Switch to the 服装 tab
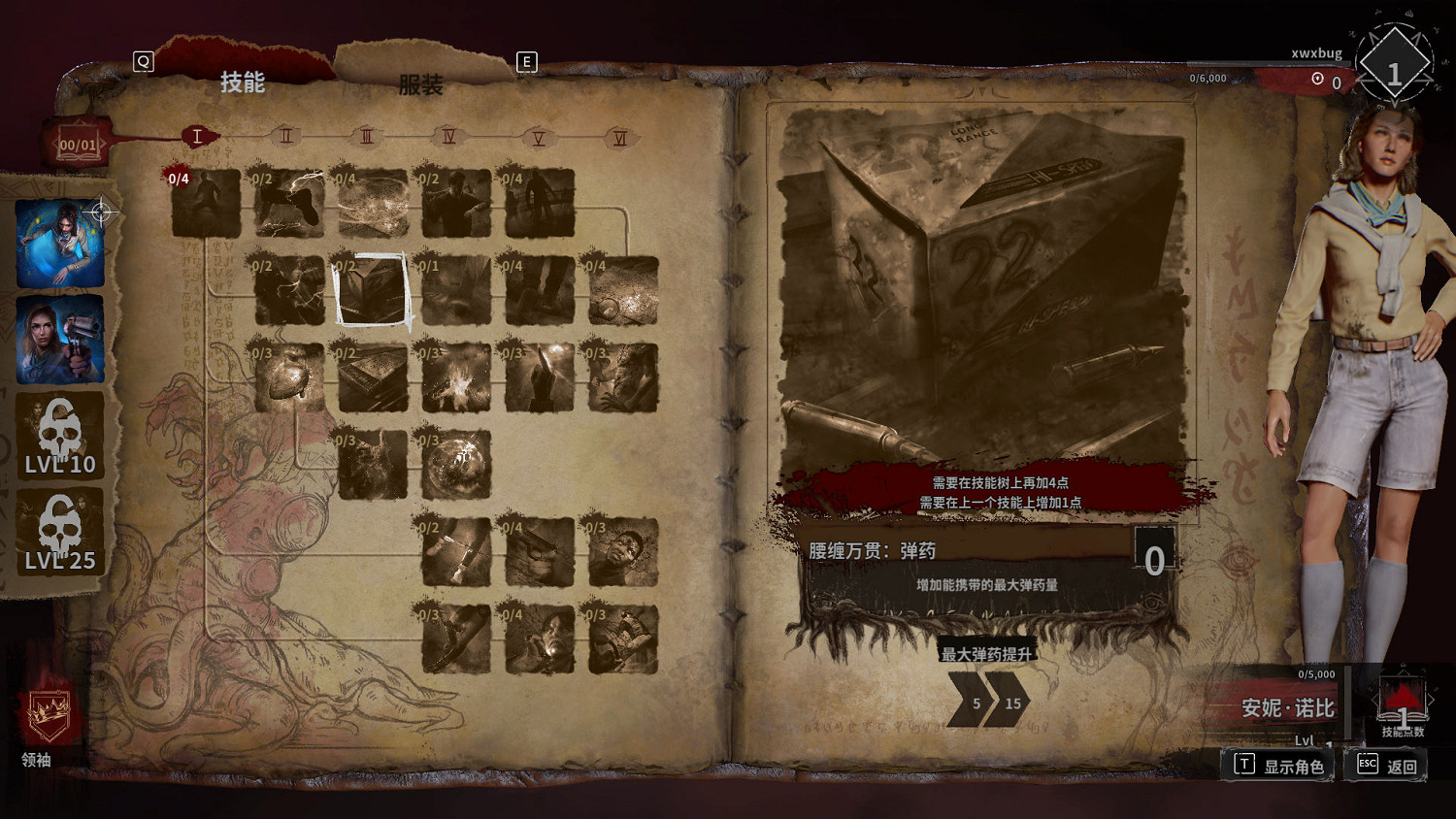 coord(420,85)
